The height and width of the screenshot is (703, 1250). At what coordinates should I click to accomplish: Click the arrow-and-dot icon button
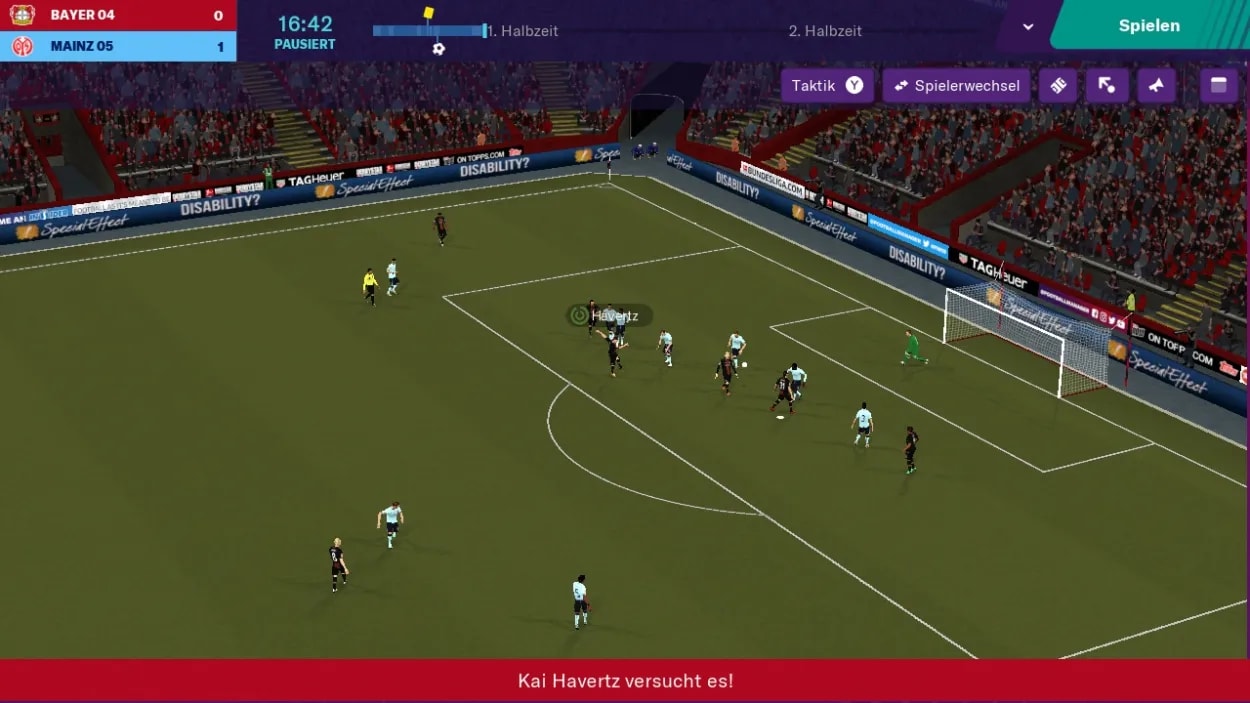1107,86
